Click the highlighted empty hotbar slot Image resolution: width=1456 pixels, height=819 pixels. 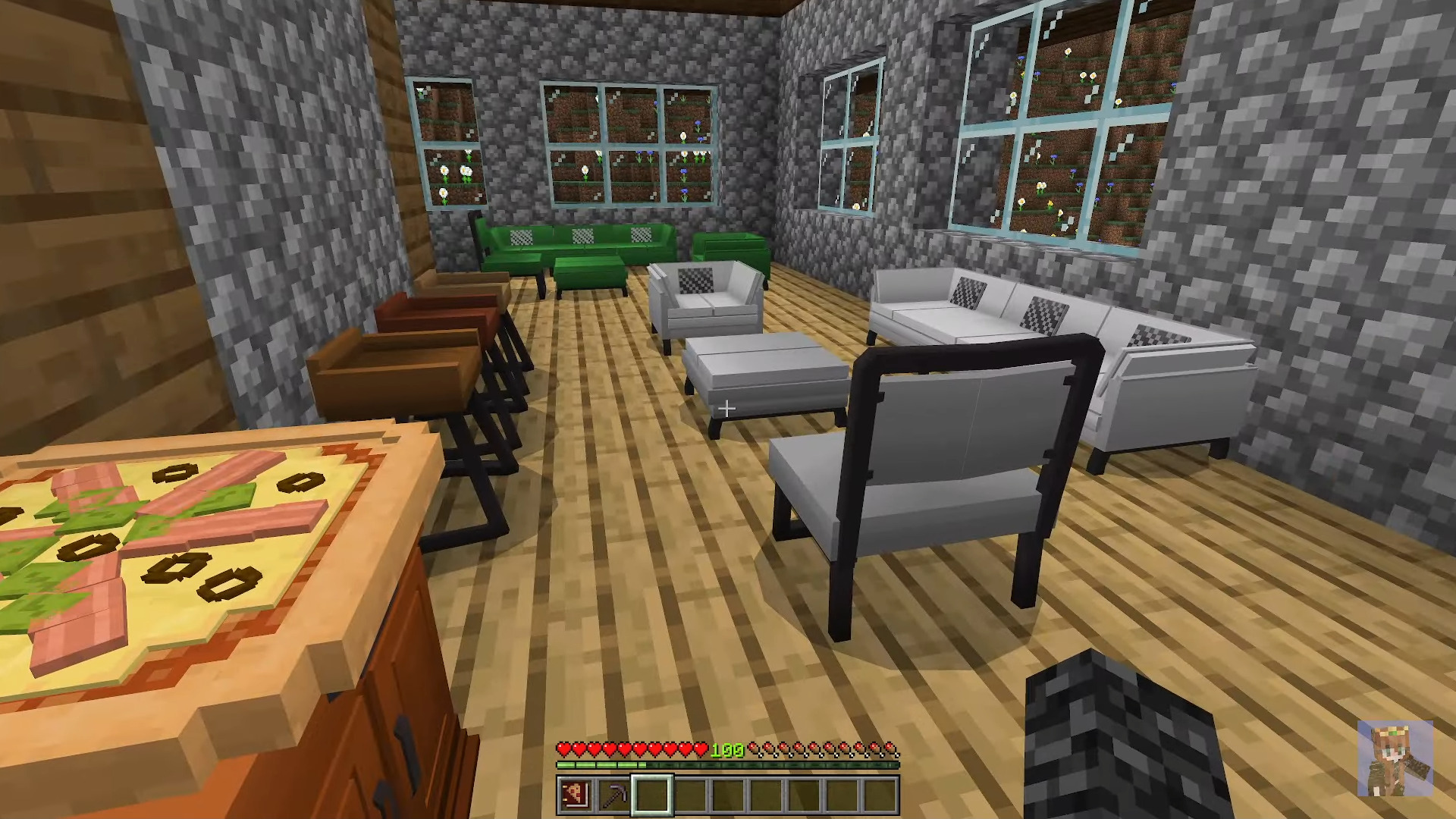pos(651,795)
